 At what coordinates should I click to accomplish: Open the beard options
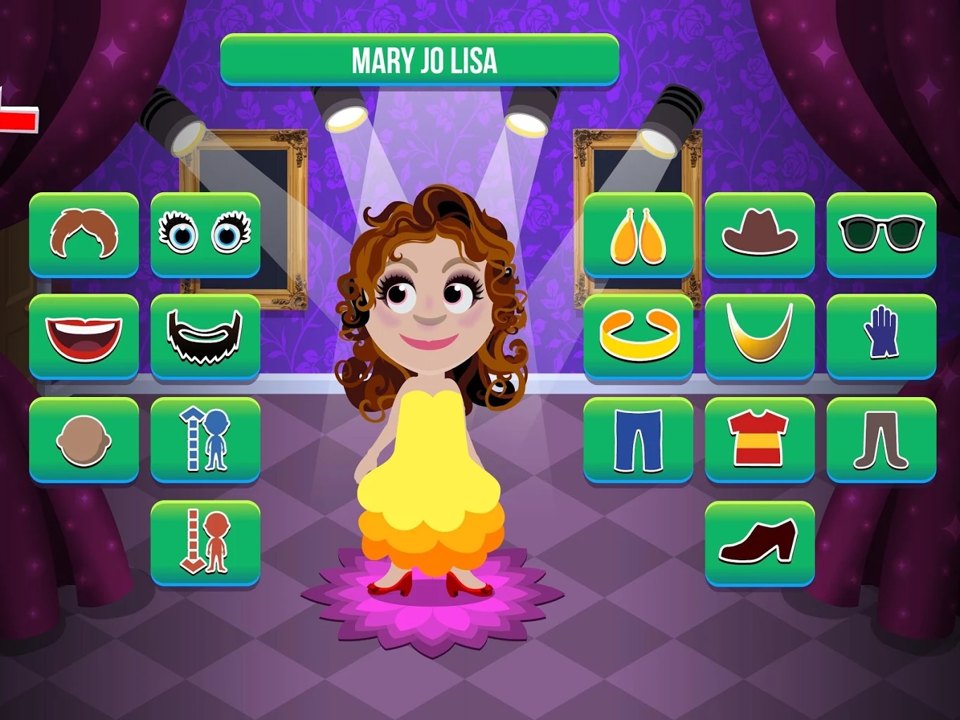(x=205, y=337)
